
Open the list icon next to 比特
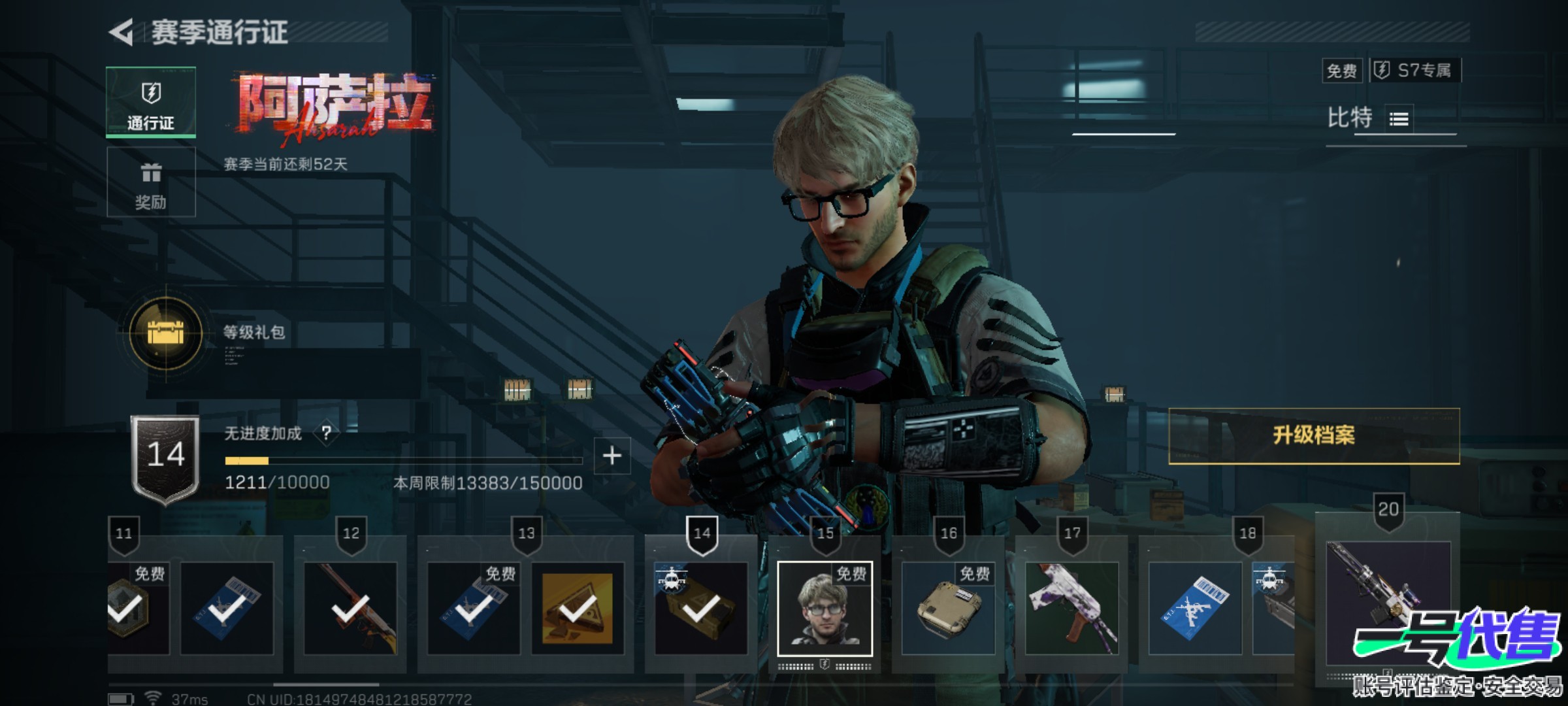point(1399,119)
